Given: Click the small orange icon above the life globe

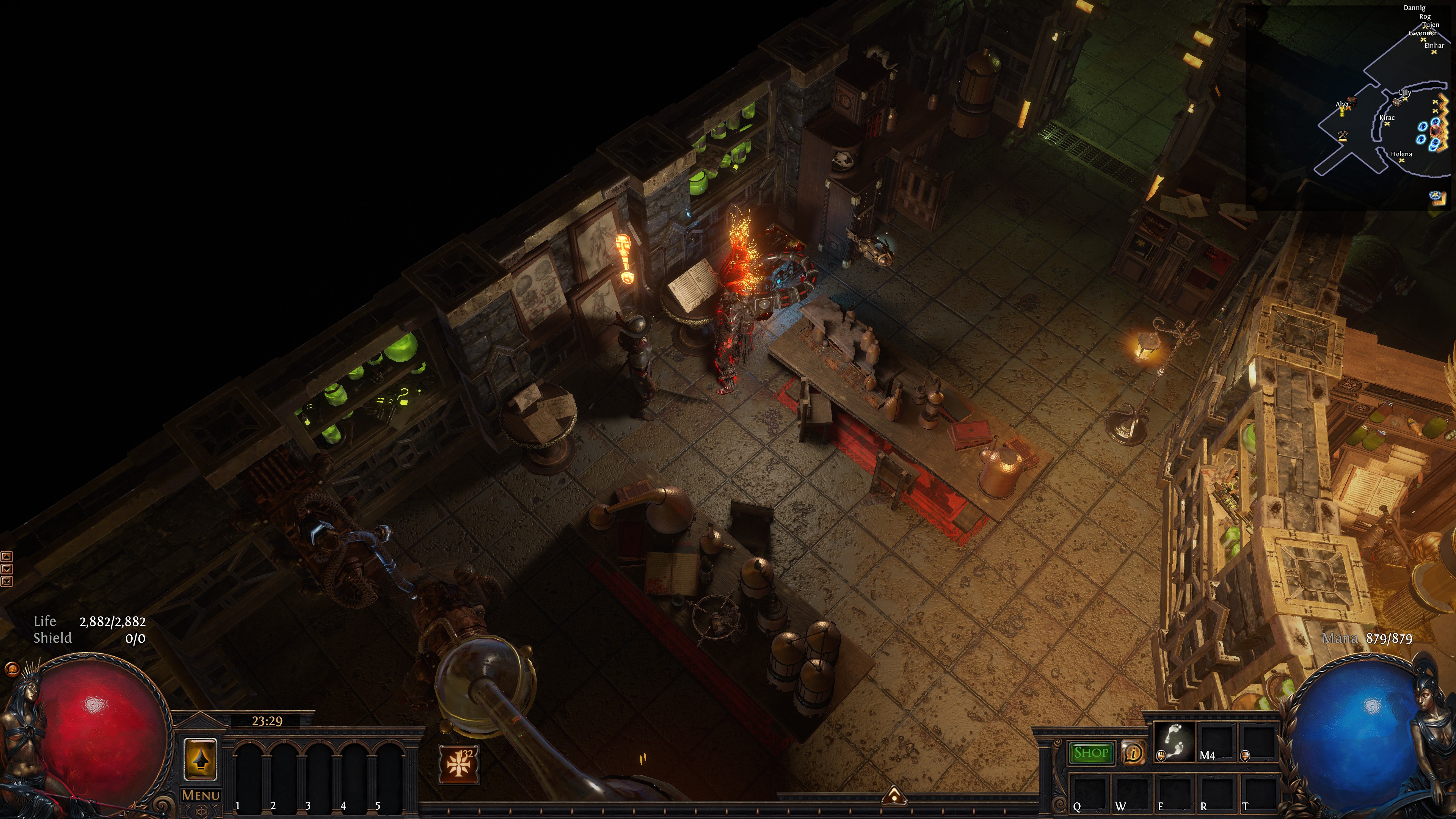Looking at the screenshot, I should 11,670.
